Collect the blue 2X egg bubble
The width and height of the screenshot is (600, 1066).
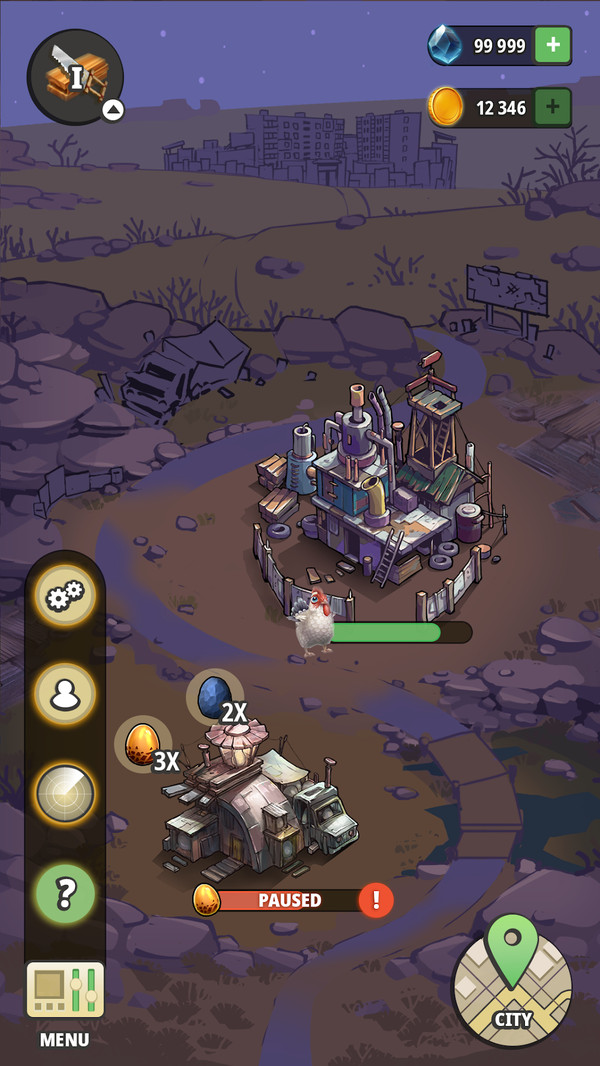point(214,698)
